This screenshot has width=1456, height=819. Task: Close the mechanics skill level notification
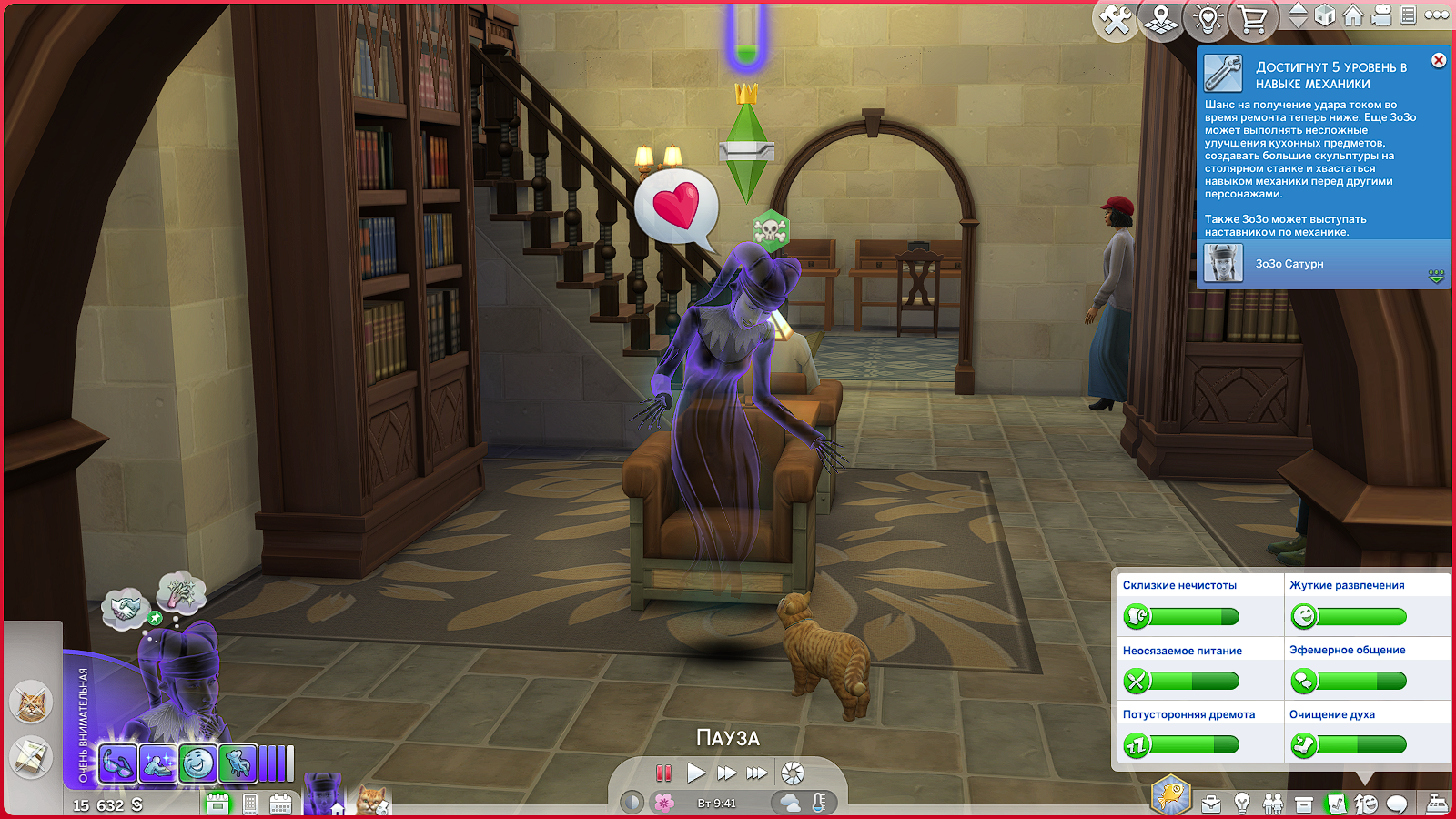(1439, 60)
